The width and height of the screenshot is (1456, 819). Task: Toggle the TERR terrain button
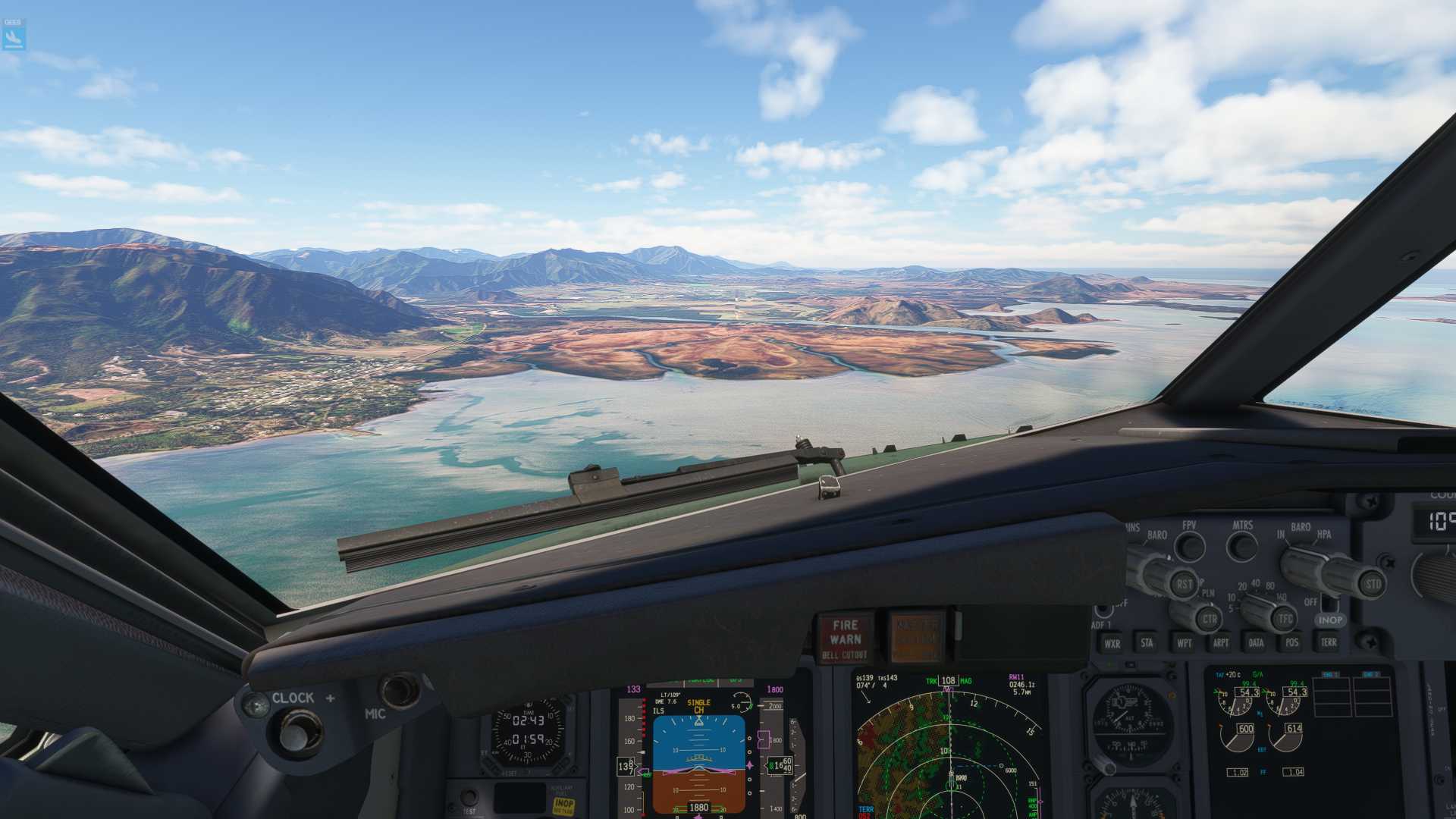coord(1328,642)
